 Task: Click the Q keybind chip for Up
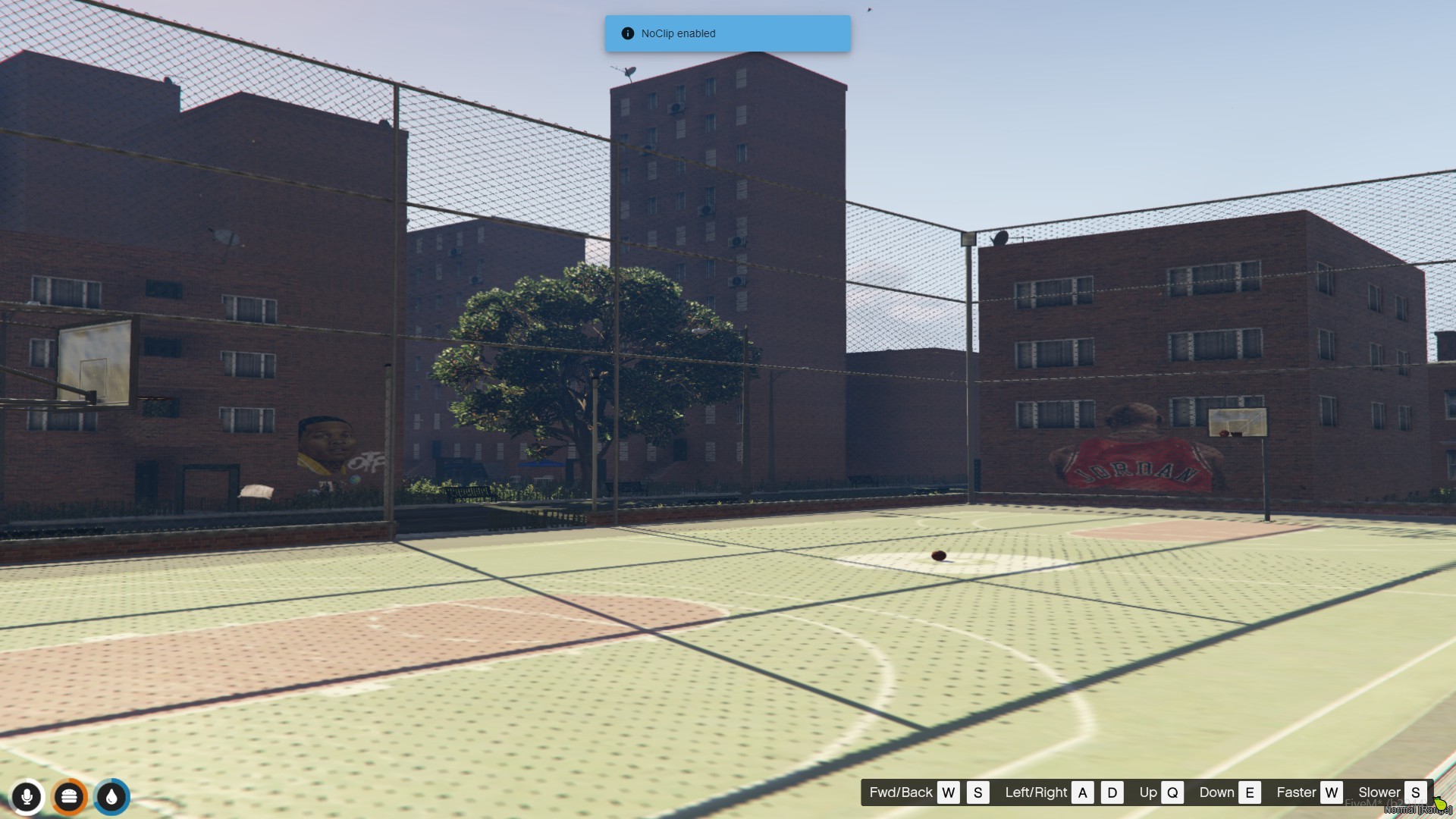[x=1171, y=792]
